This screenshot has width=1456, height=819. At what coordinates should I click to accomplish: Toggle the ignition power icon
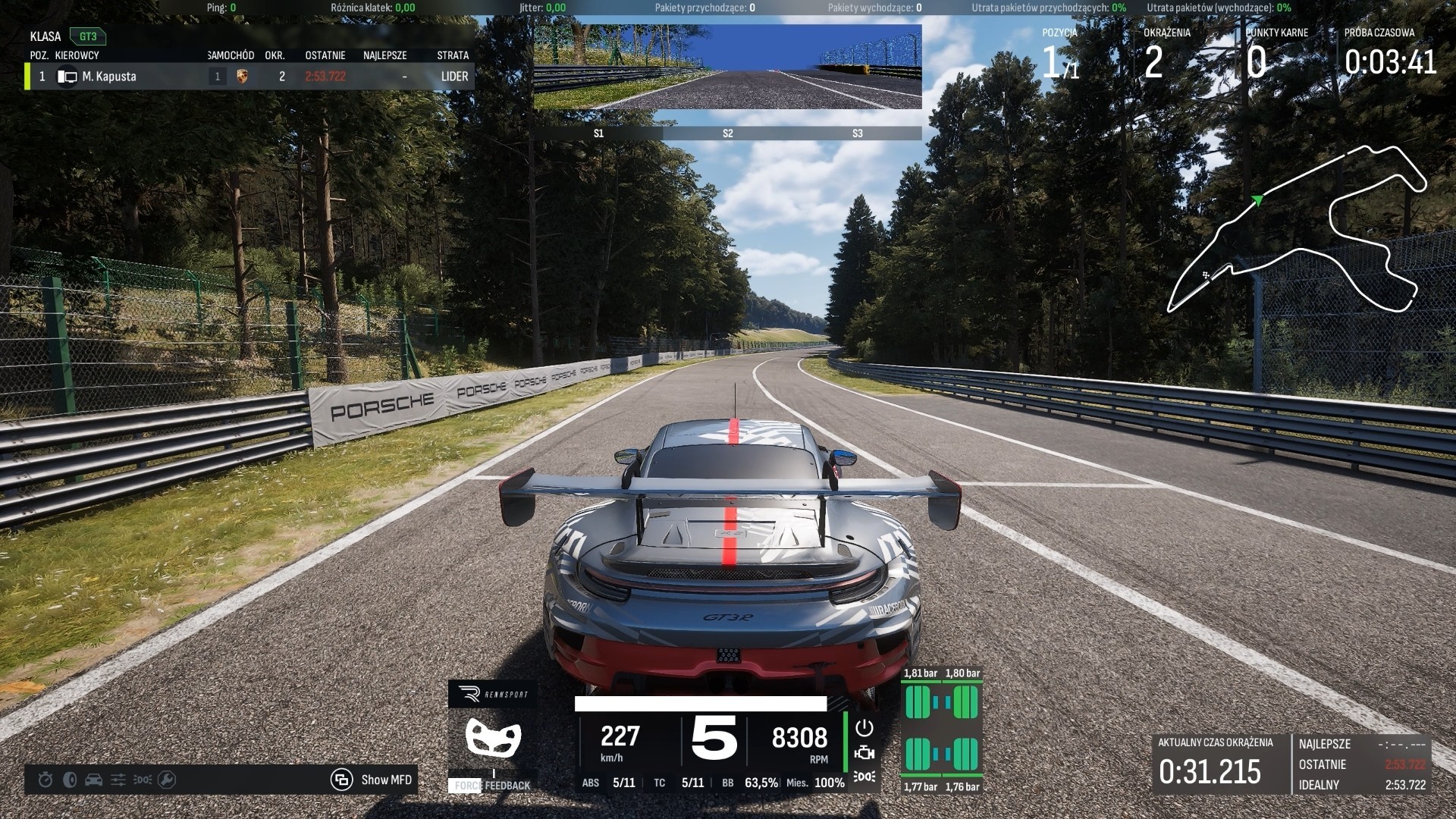(864, 728)
